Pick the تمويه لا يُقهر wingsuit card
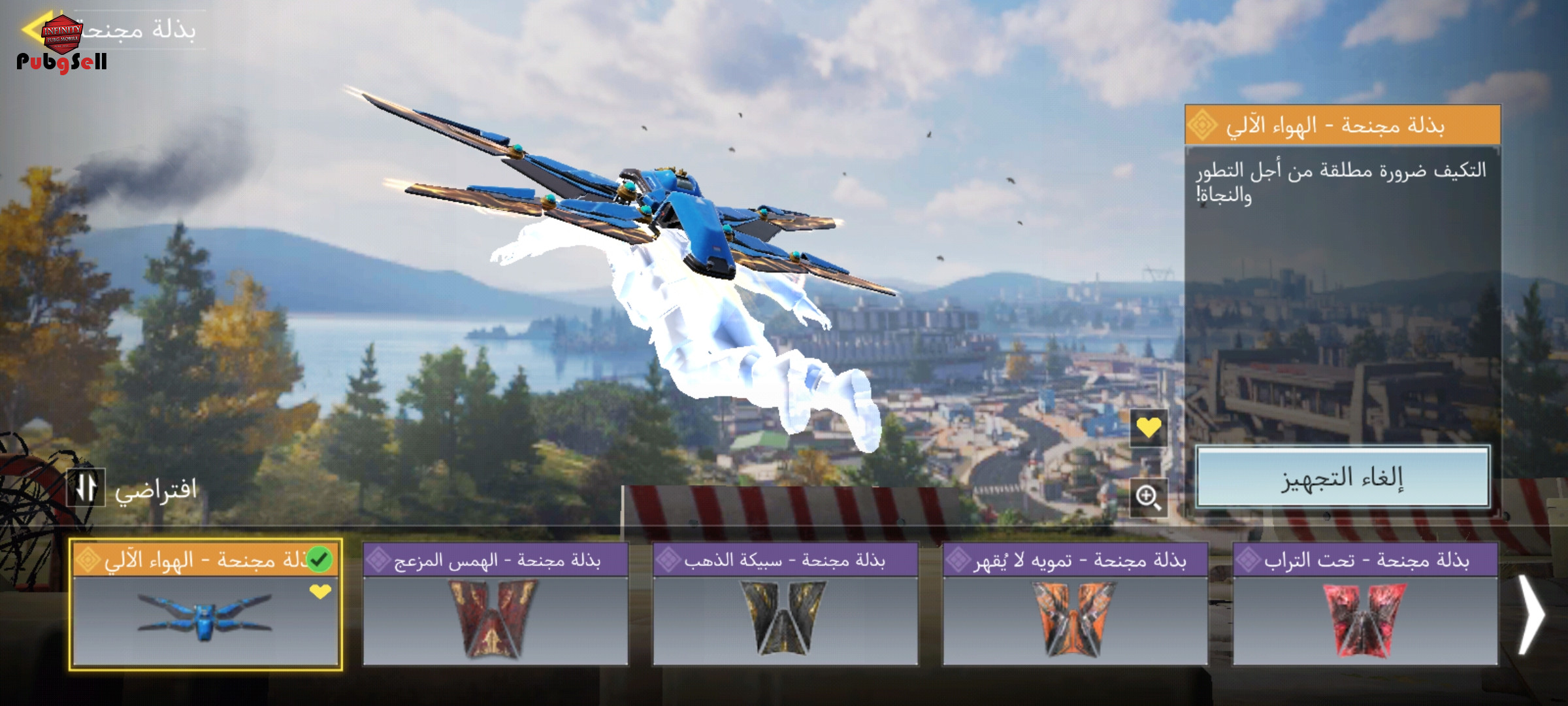The height and width of the screenshot is (706, 1568). click(x=1075, y=605)
